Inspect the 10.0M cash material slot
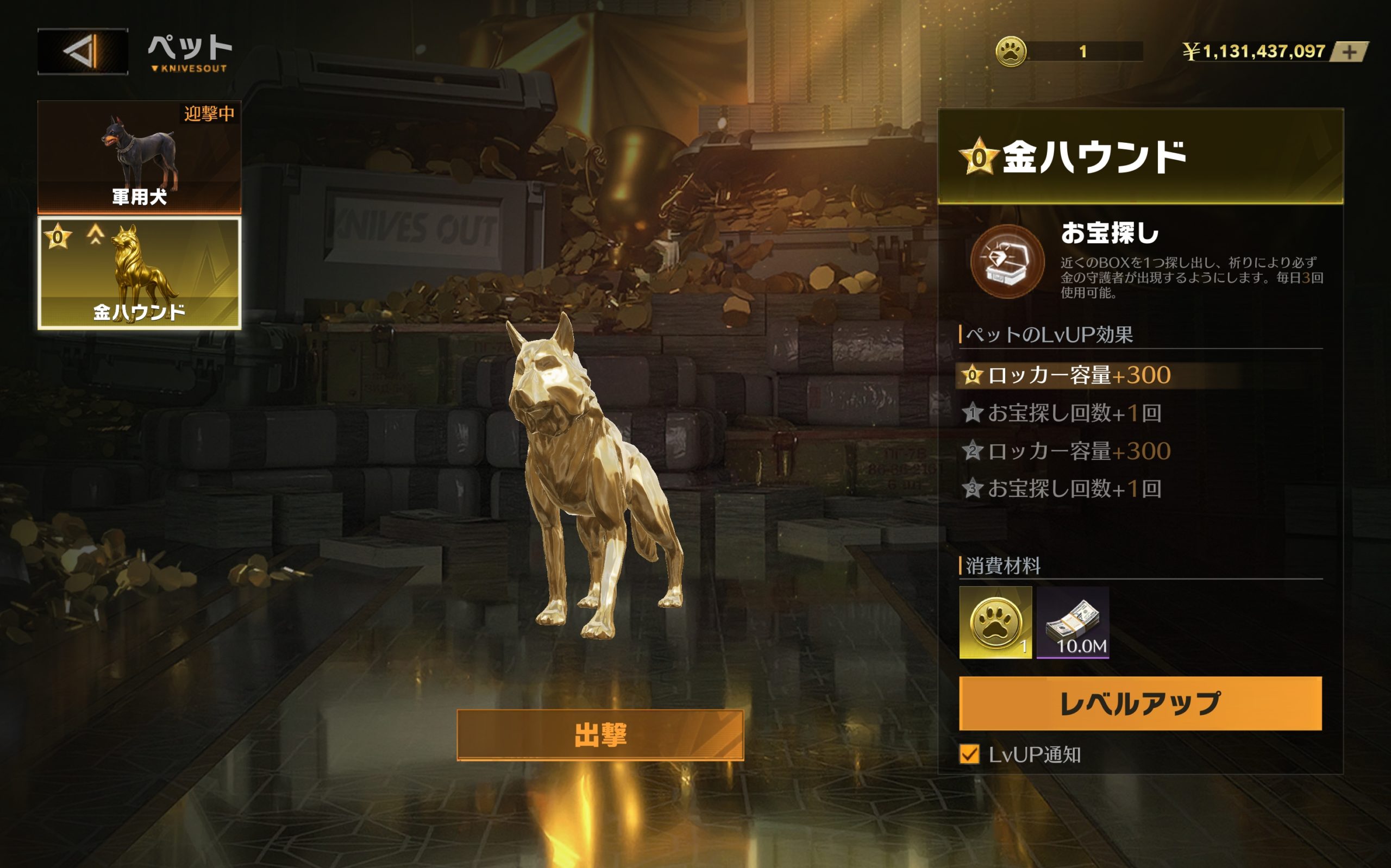 [1073, 622]
